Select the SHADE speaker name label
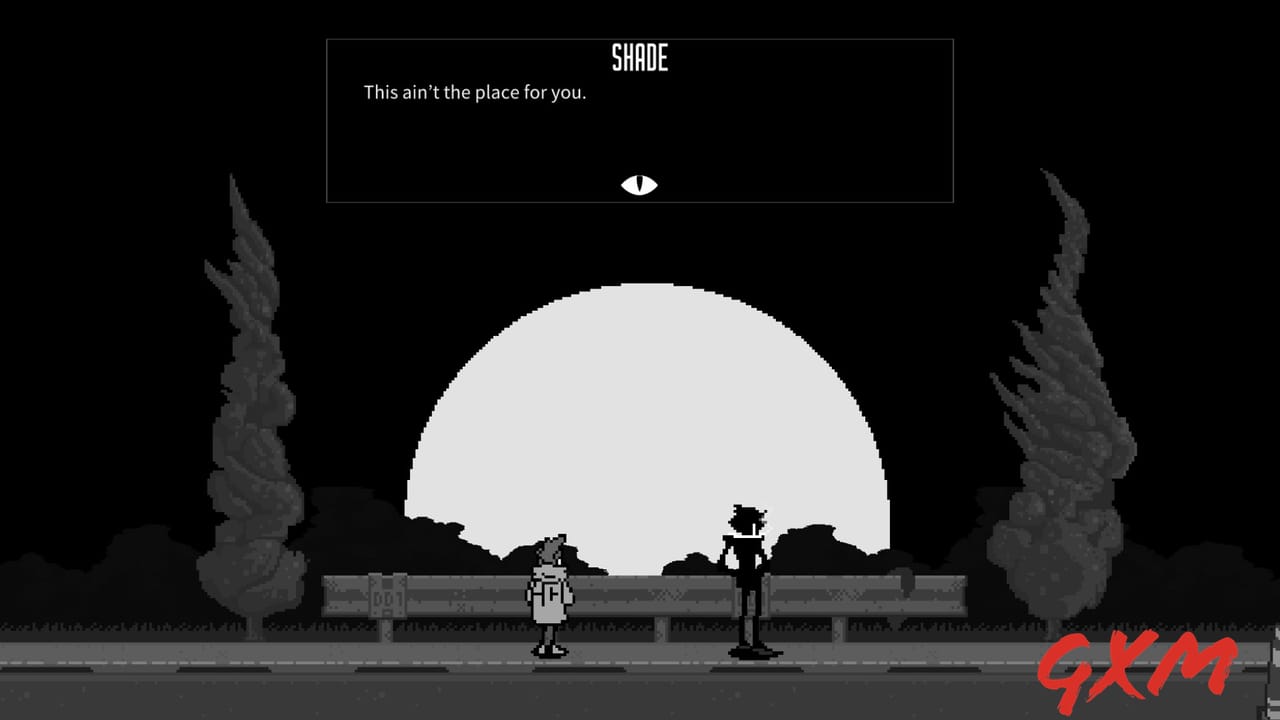1280x720 pixels. [x=640, y=58]
